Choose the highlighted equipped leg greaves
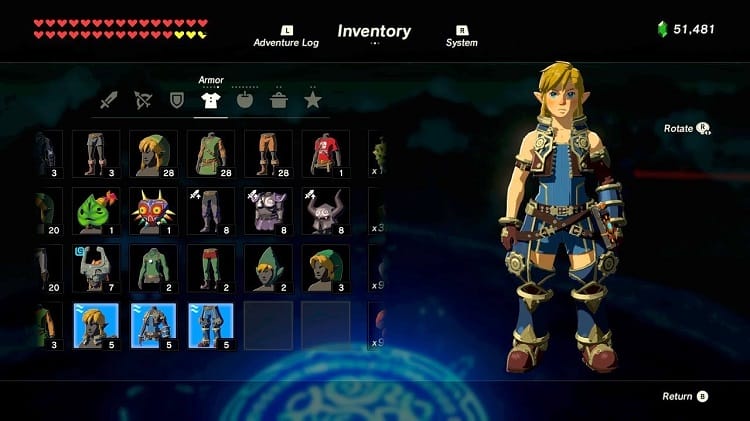Viewport: 750px width, 421px height. pos(211,326)
